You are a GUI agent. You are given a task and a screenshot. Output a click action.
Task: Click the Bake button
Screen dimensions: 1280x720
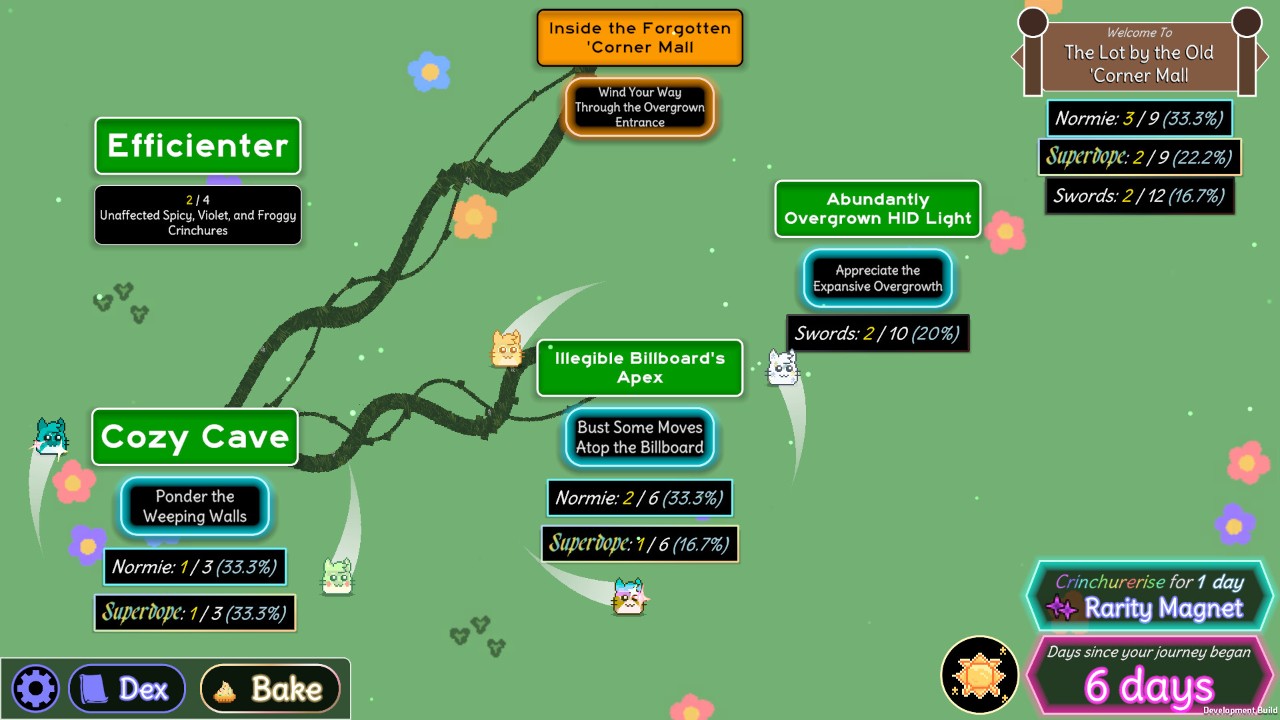[x=270, y=689]
